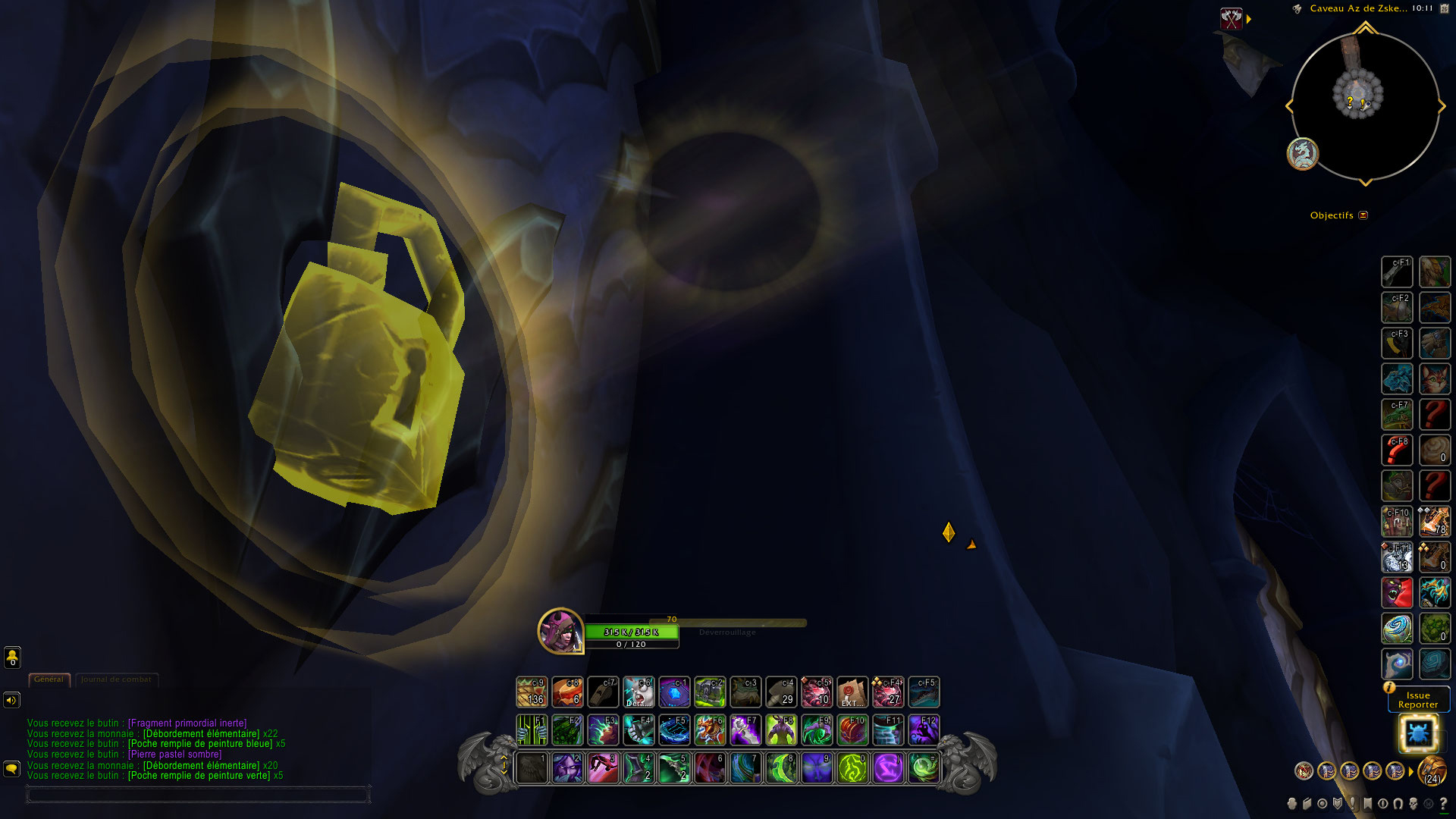Toggle the voice chat speaker button
This screenshot has width=1456, height=819.
coord(11,700)
